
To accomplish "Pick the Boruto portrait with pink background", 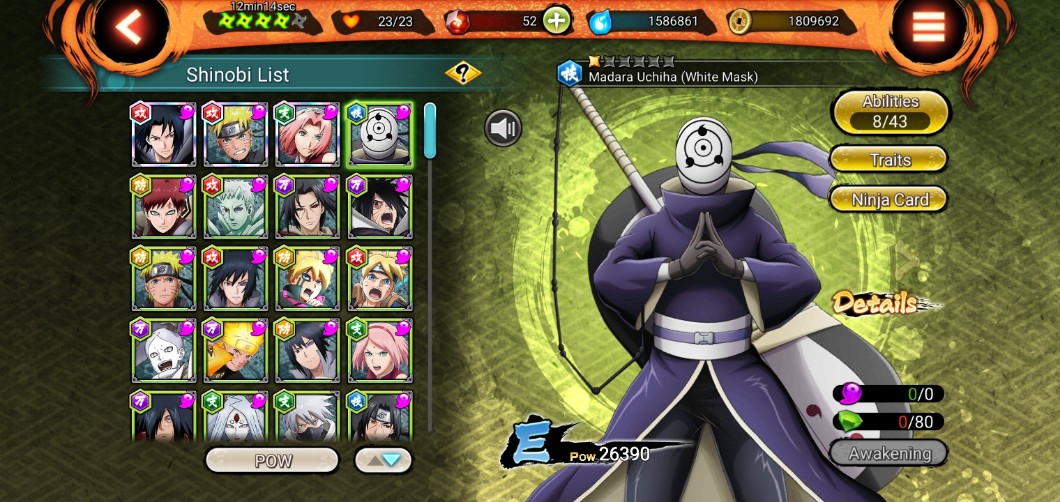I will [x=307, y=279].
